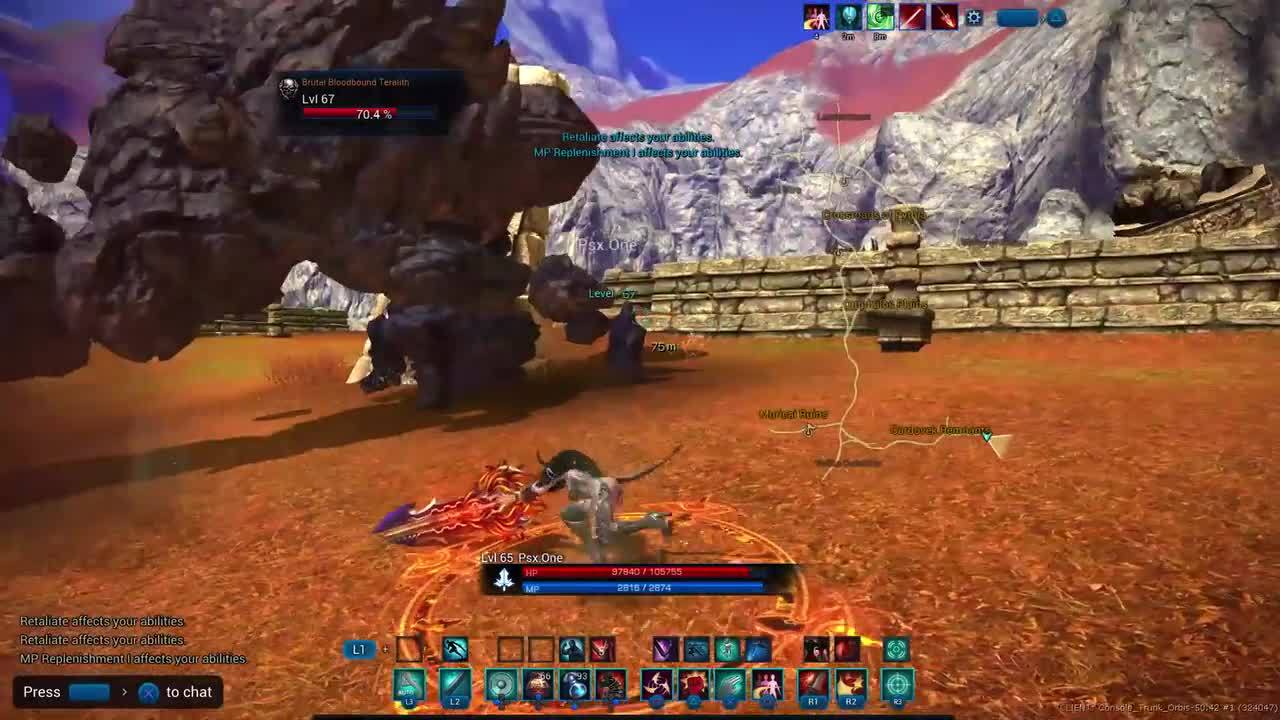The width and height of the screenshot is (1280, 720).
Task: Trigger the star burst skill on R2
Action: coord(851,686)
